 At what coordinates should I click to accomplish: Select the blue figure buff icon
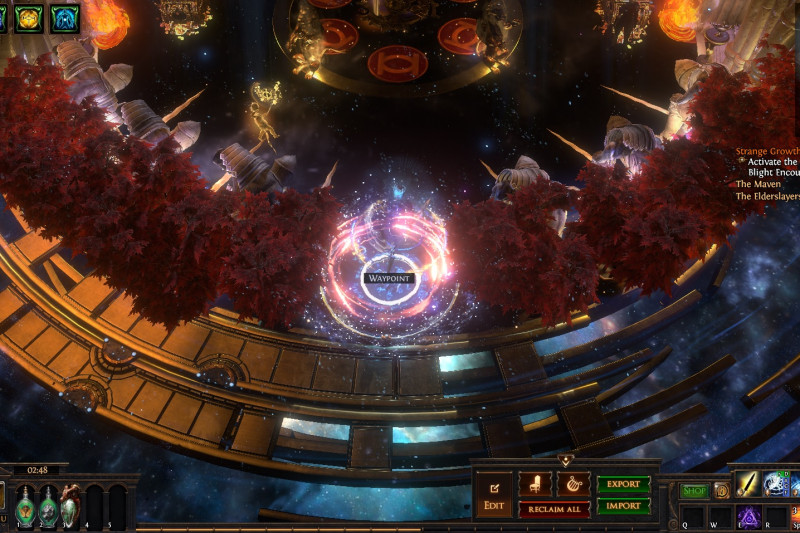click(65, 17)
